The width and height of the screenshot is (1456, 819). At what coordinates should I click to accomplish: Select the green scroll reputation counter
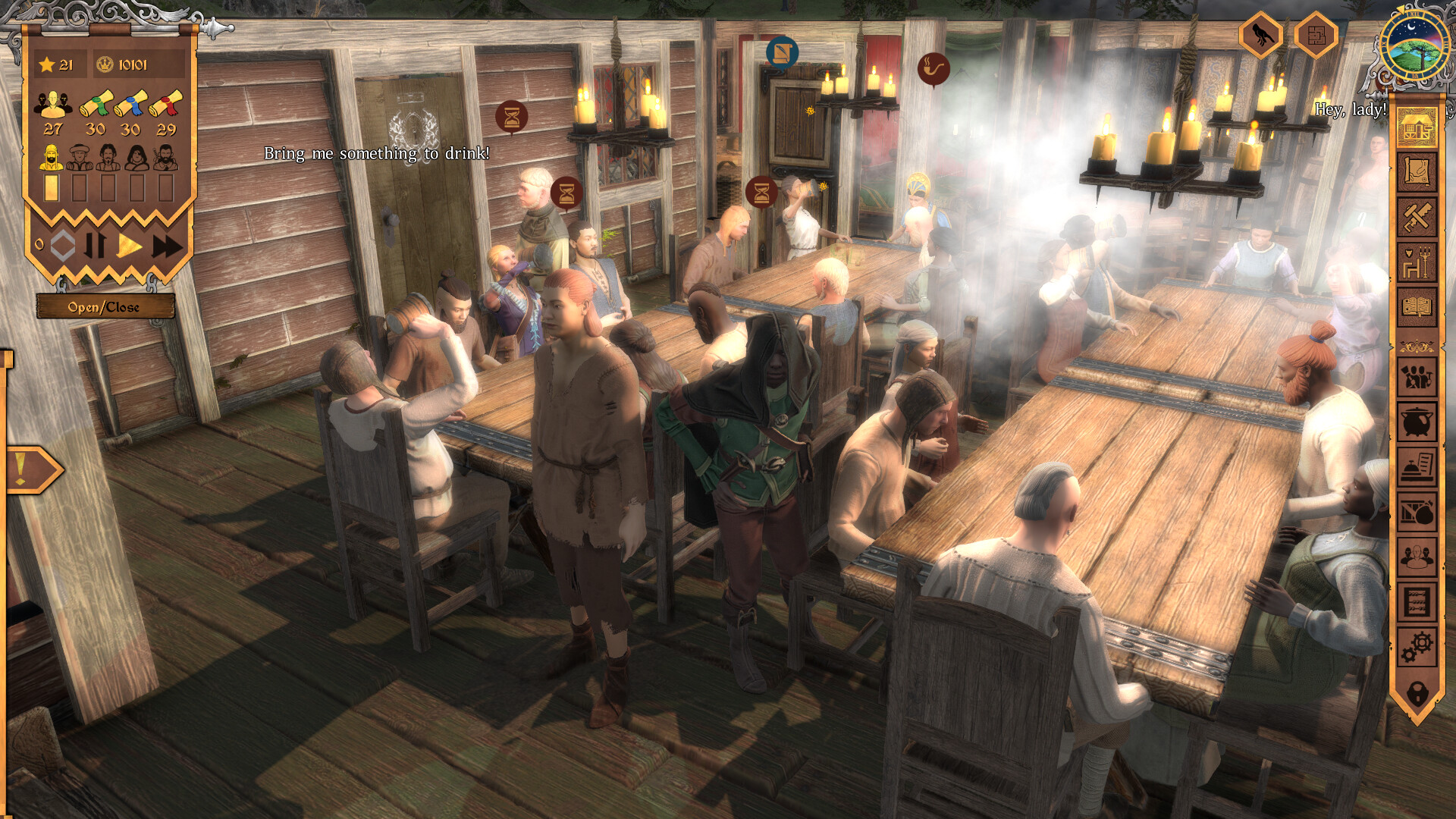click(x=95, y=106)
